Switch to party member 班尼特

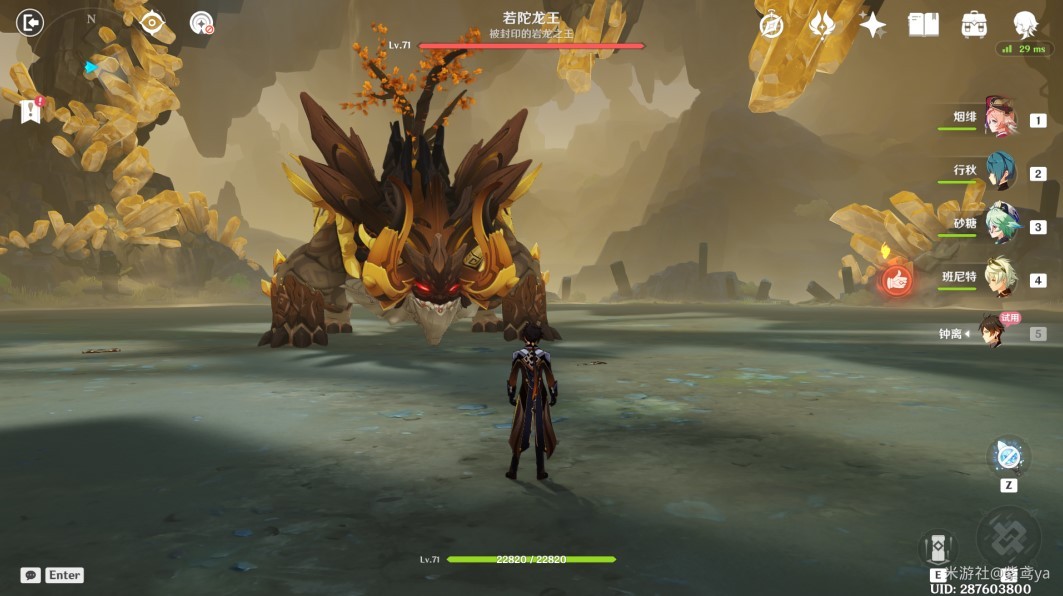(x=999, y=278)
